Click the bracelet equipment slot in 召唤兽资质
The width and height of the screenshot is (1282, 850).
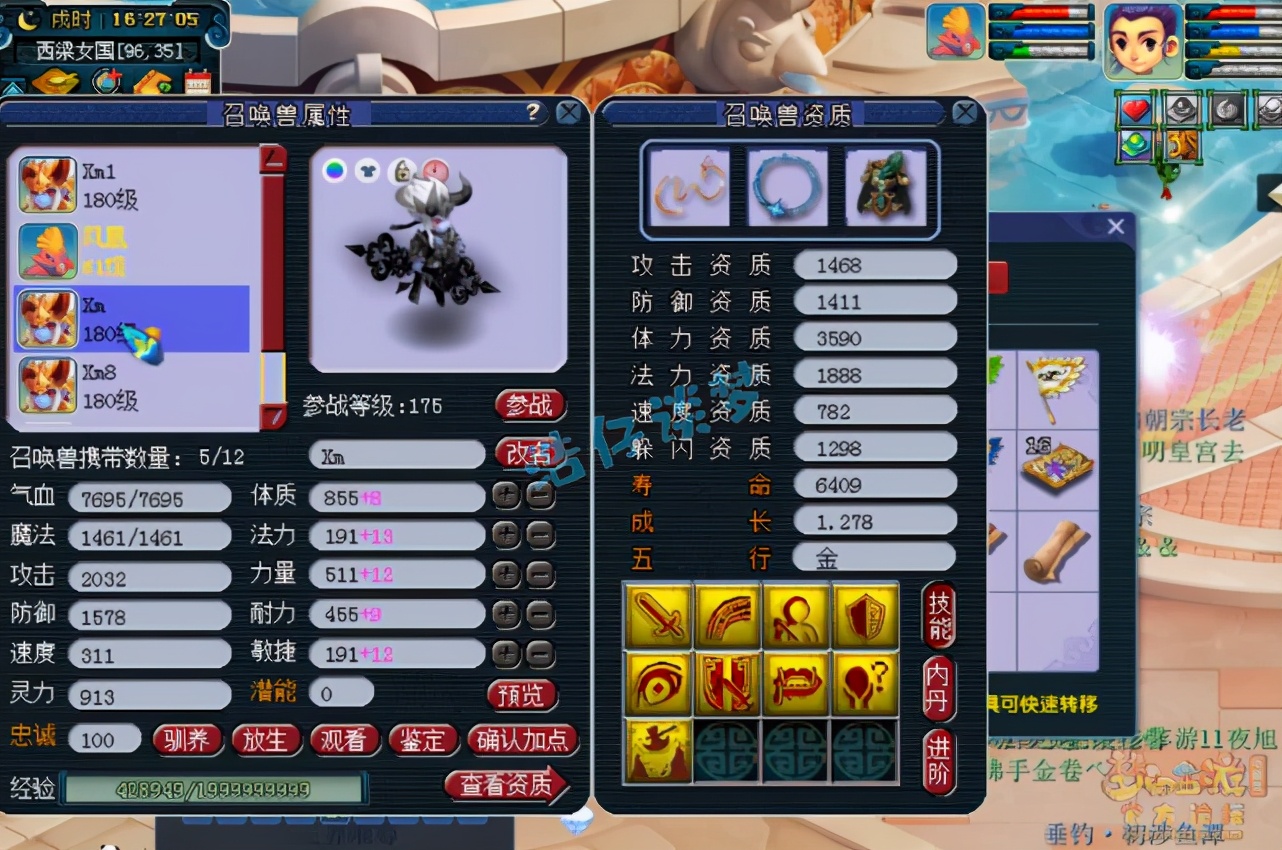pos(689,188)
